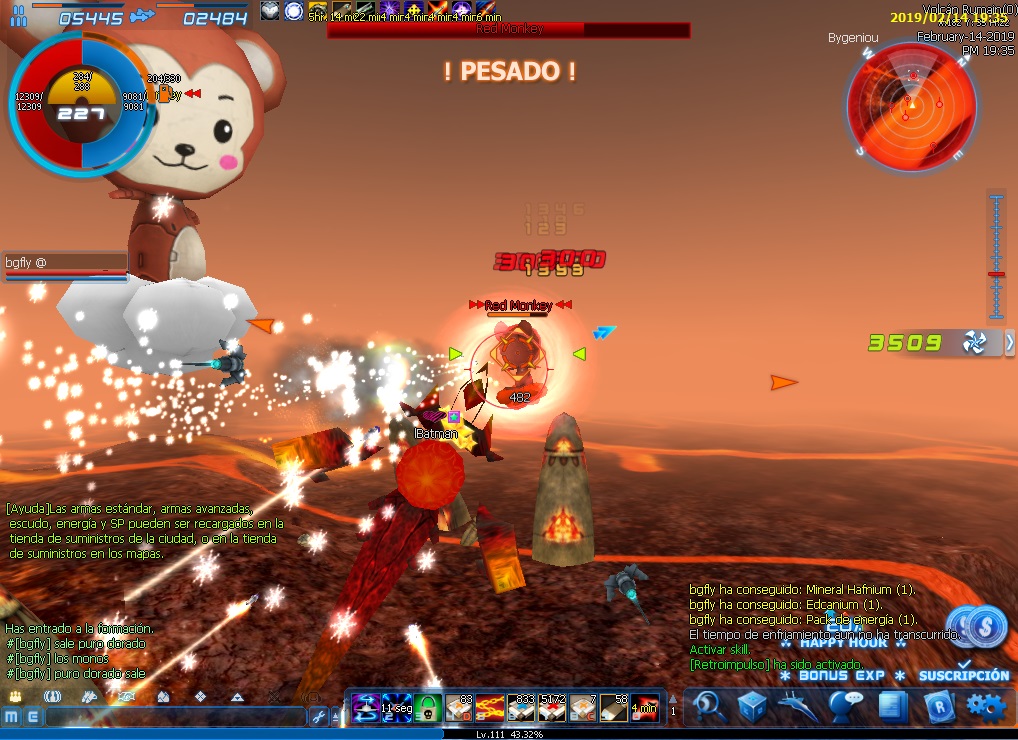
Task: Activate the green skull padlock skill
Action: (428, 707)
